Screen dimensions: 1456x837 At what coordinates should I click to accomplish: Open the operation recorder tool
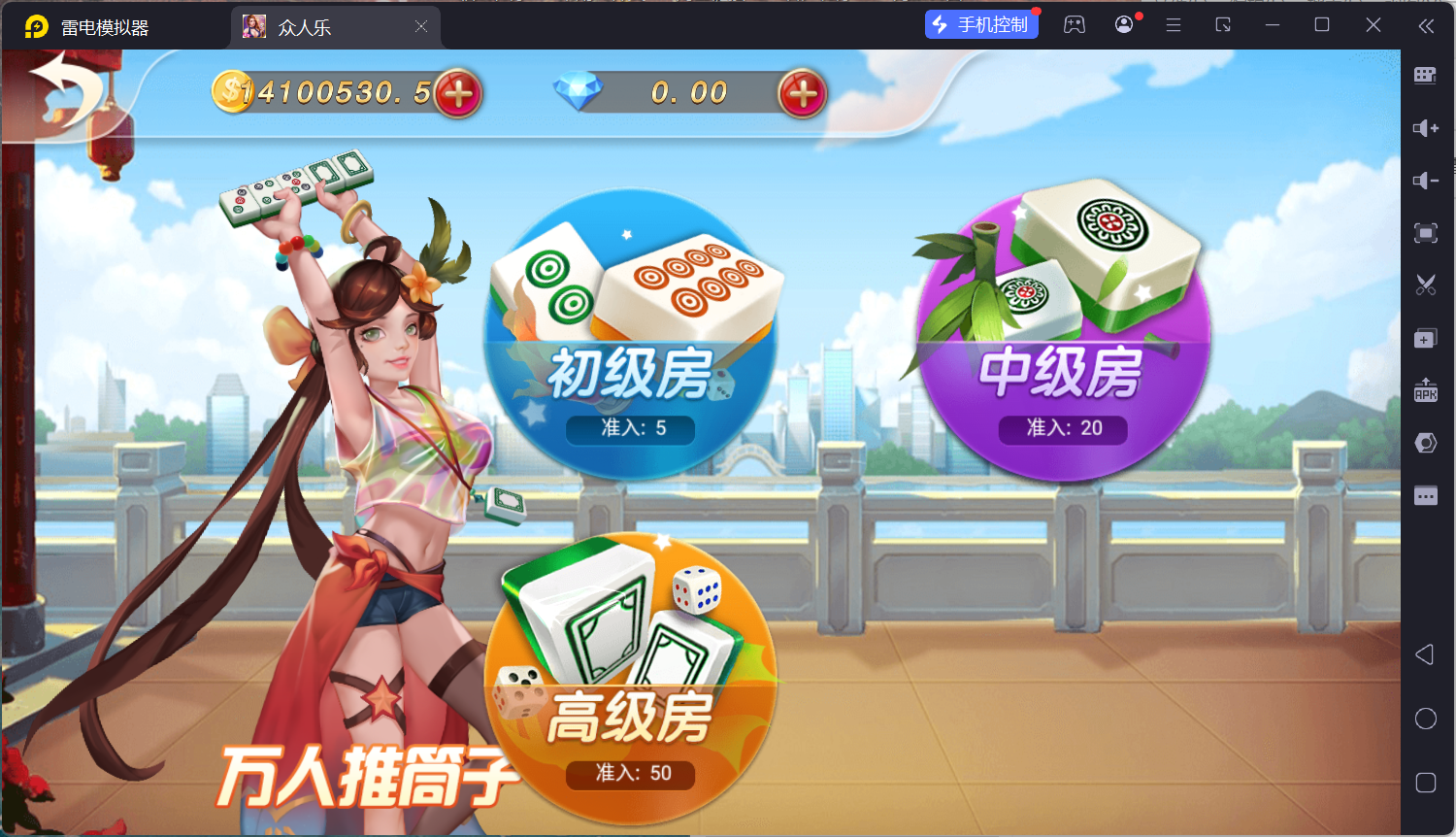pos(1425,442)
